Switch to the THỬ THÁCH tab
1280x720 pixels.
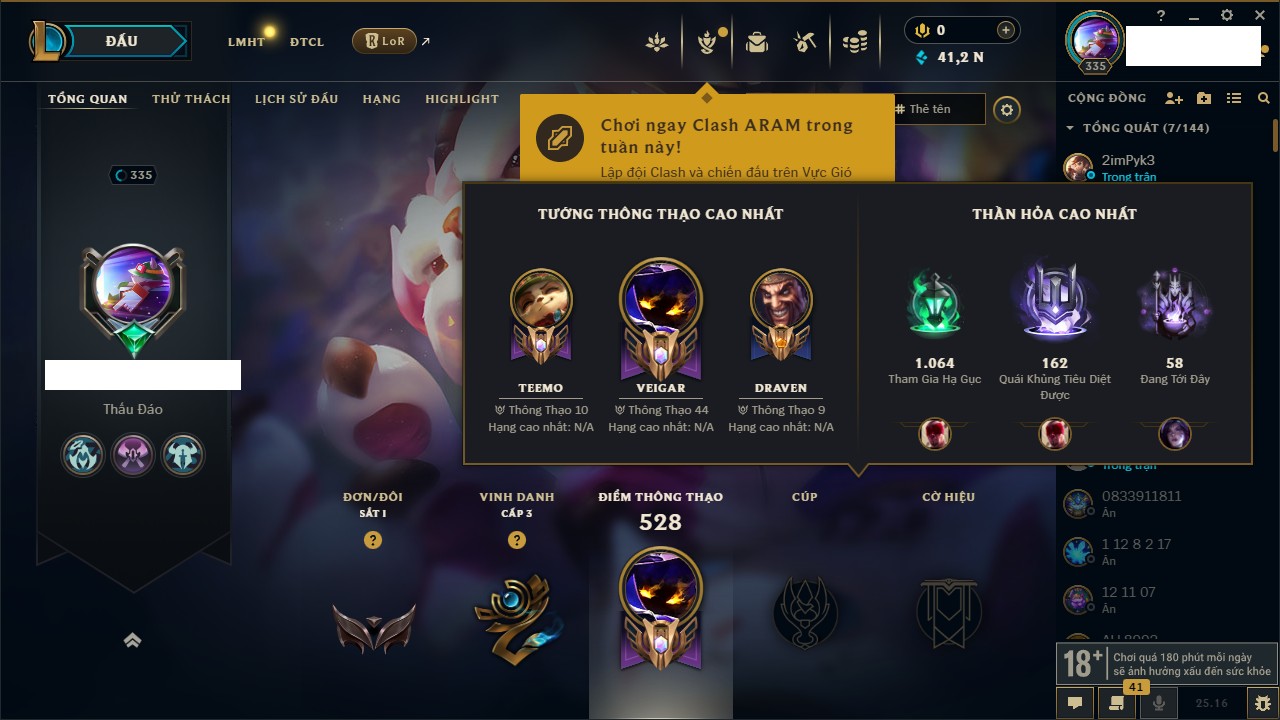[191, 99]
